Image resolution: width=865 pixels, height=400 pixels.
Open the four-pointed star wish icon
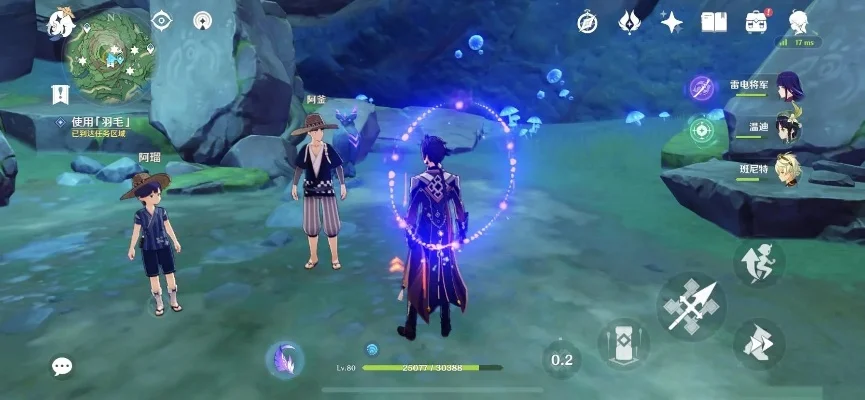[672, 21]
